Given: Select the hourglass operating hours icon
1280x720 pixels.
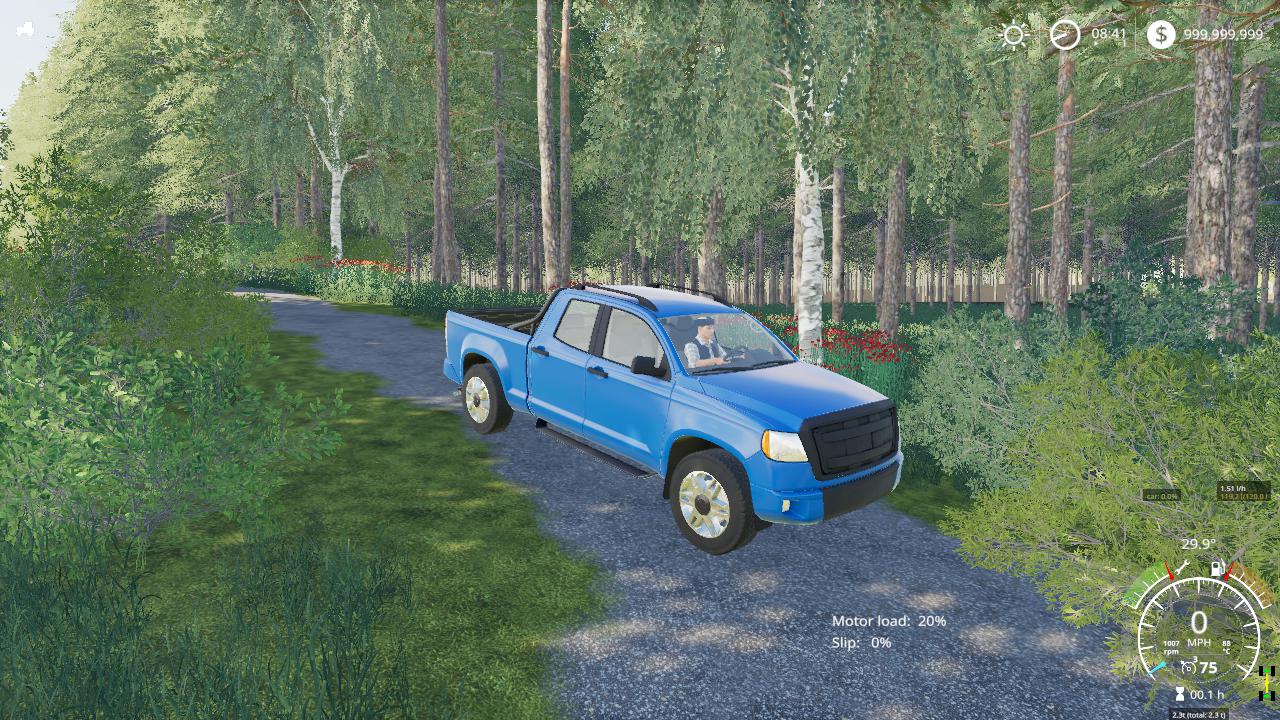Looking at the screenshot, I should (1179, 693).
